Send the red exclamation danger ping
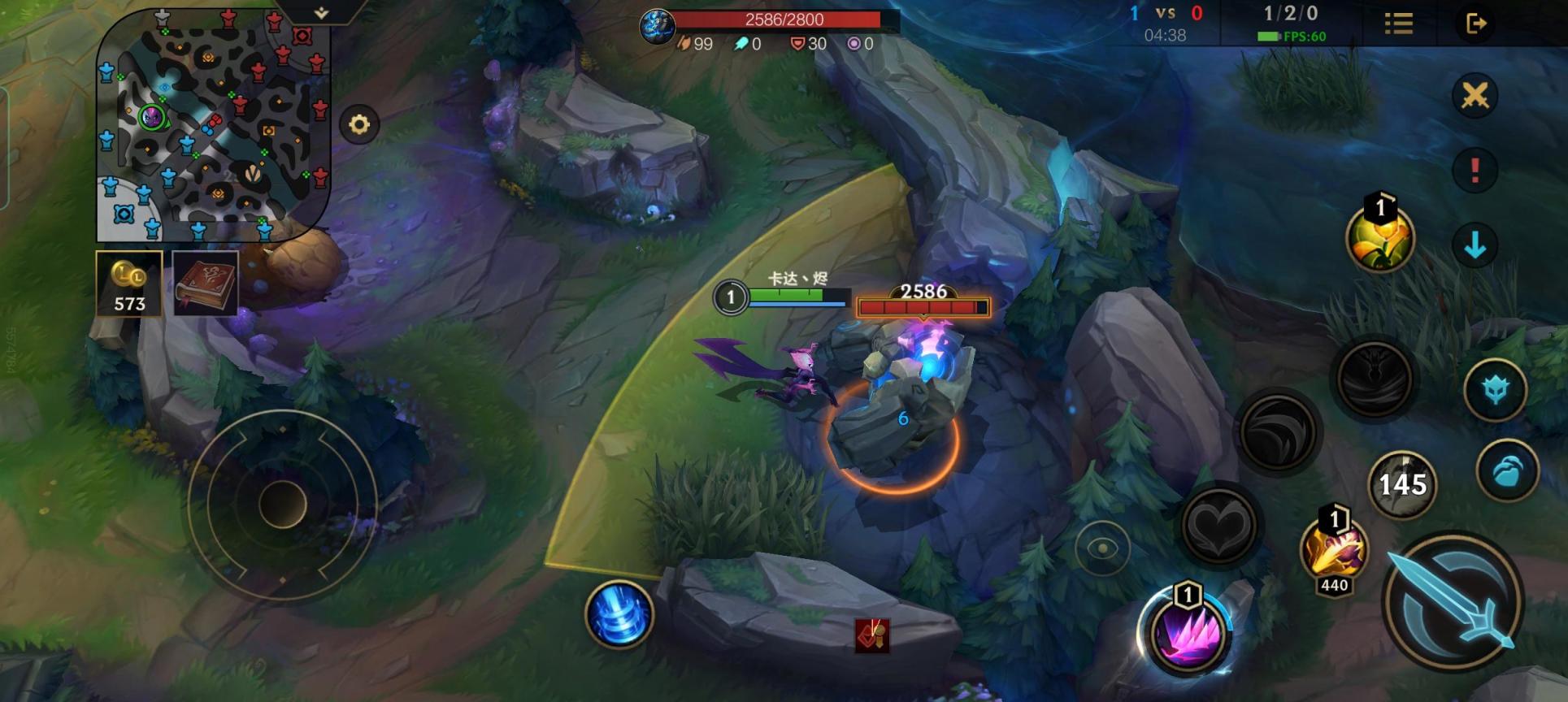 pos(1475,170)
